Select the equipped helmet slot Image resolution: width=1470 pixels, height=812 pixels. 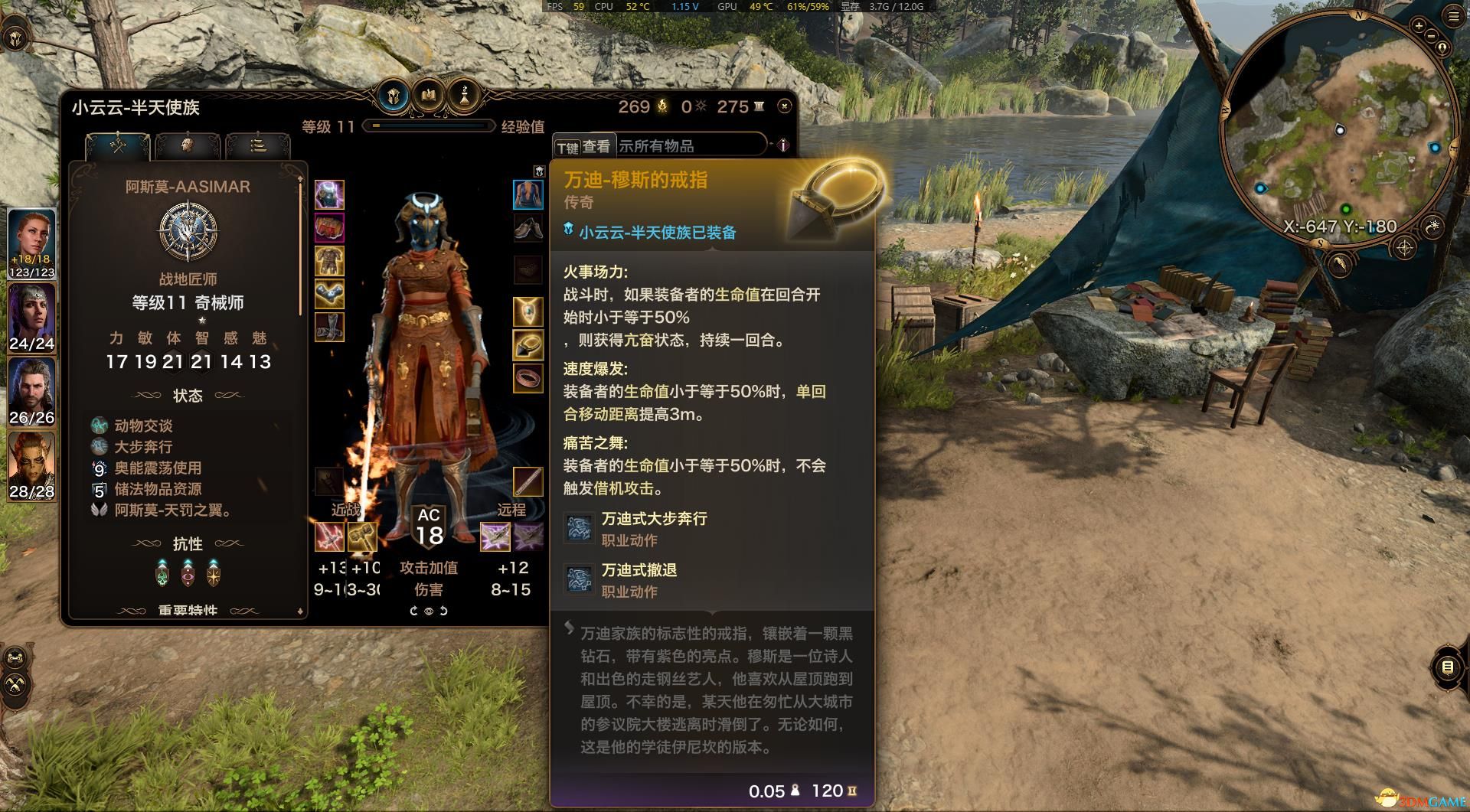click(x=329, y=195)
